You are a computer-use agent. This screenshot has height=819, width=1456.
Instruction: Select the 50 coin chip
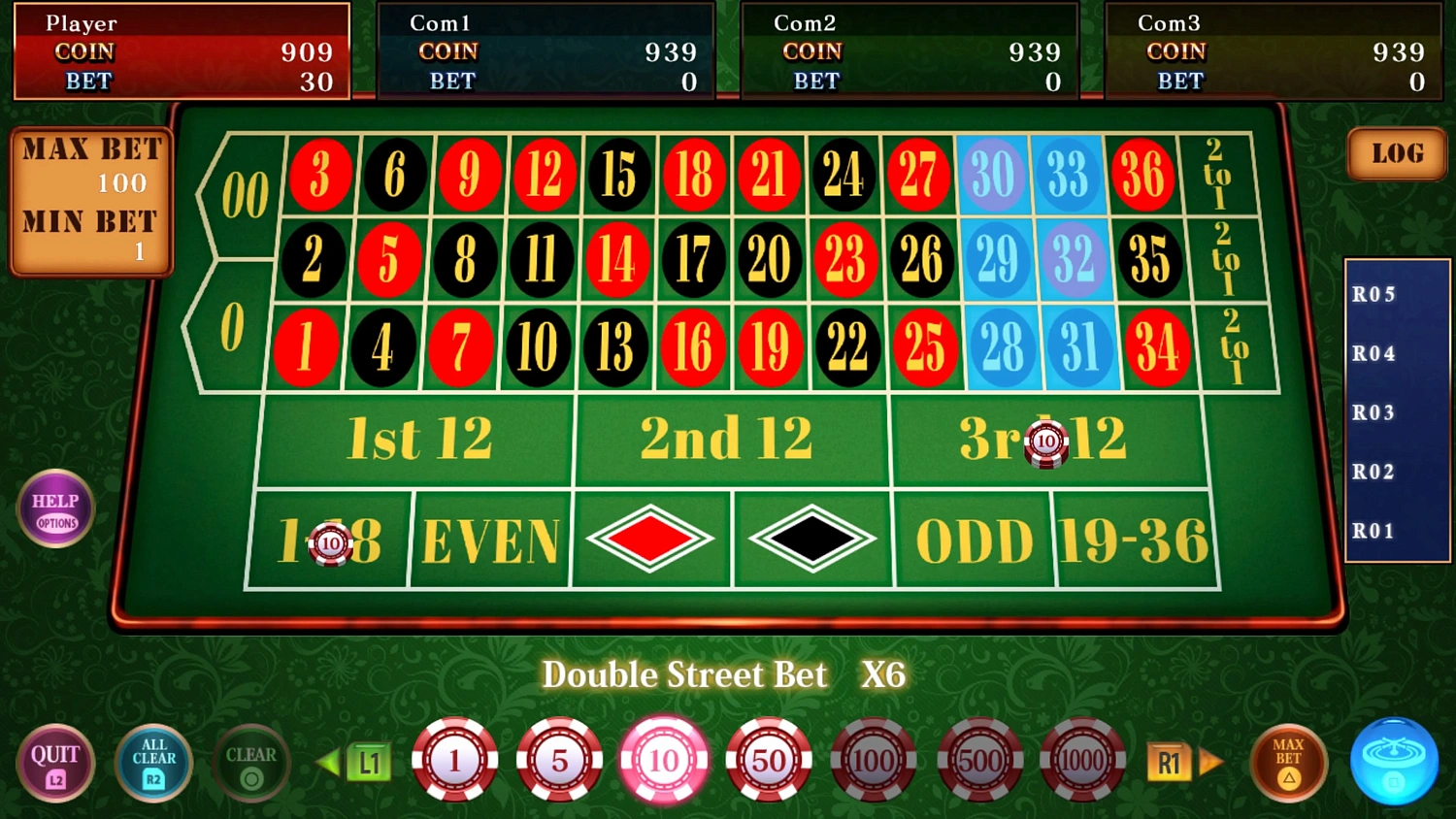[769, 761]
